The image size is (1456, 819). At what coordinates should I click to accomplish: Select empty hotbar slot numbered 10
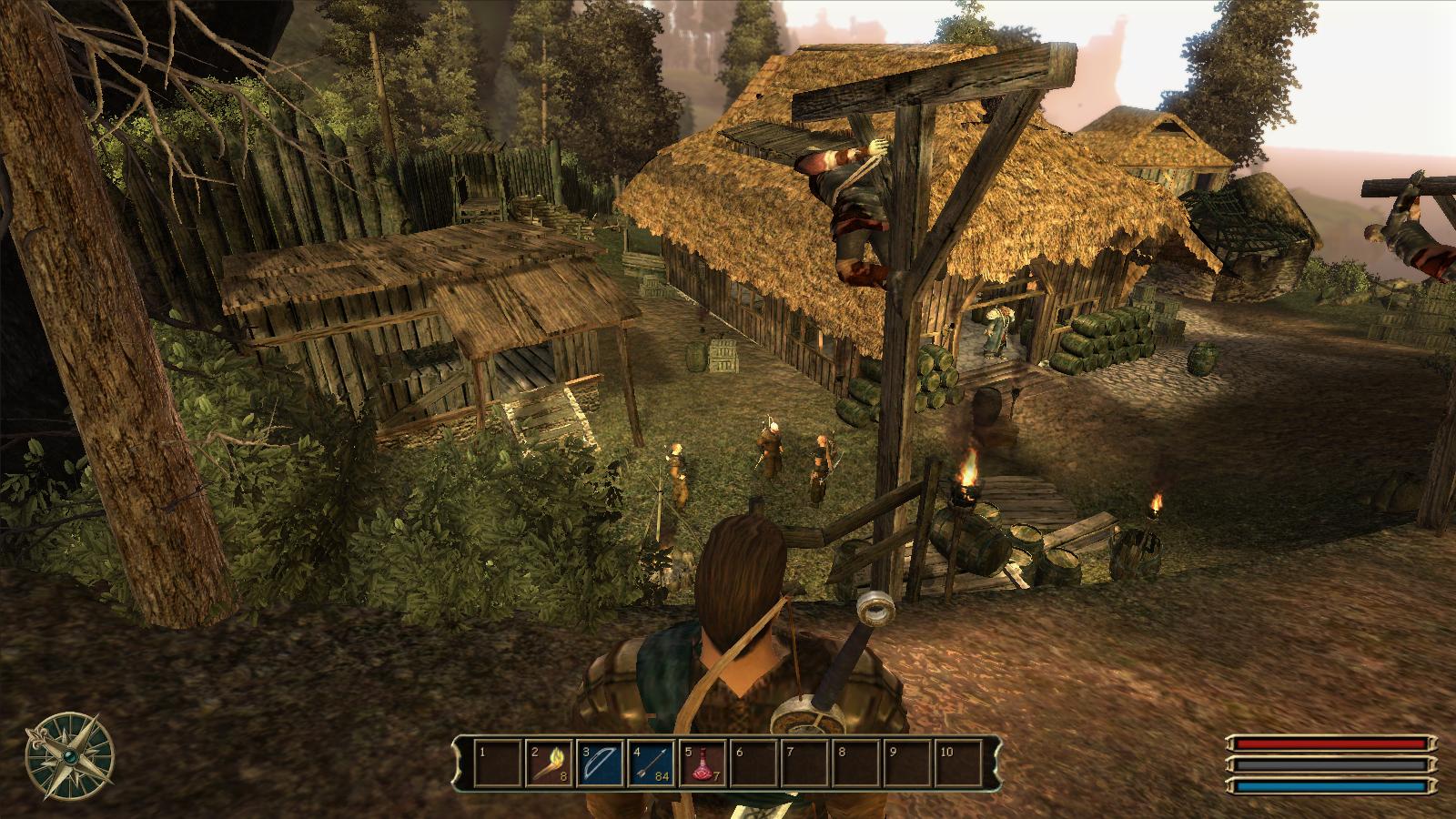(959, 764)
